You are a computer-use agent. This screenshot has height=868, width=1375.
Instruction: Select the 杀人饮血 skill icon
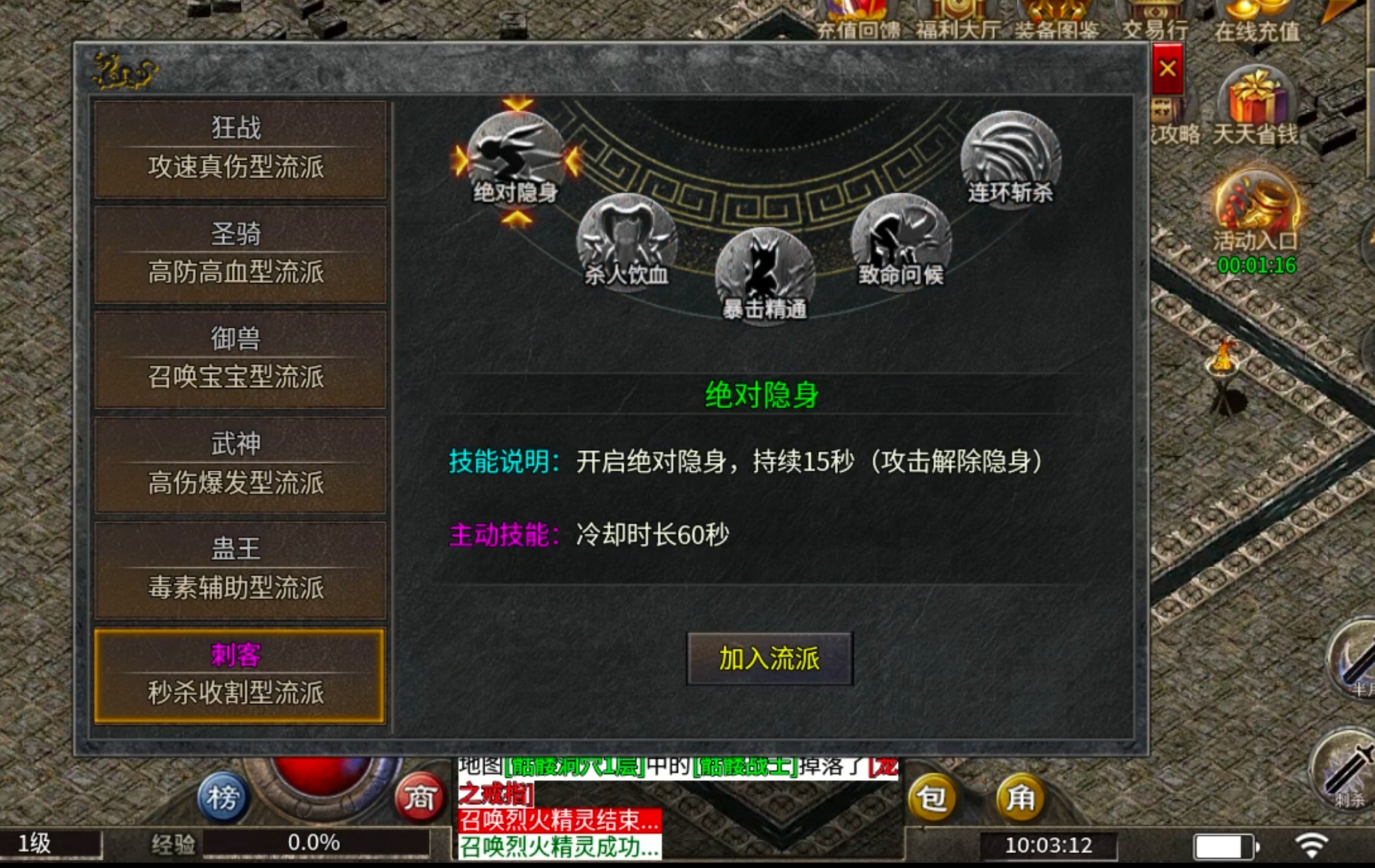coord(626,240)
